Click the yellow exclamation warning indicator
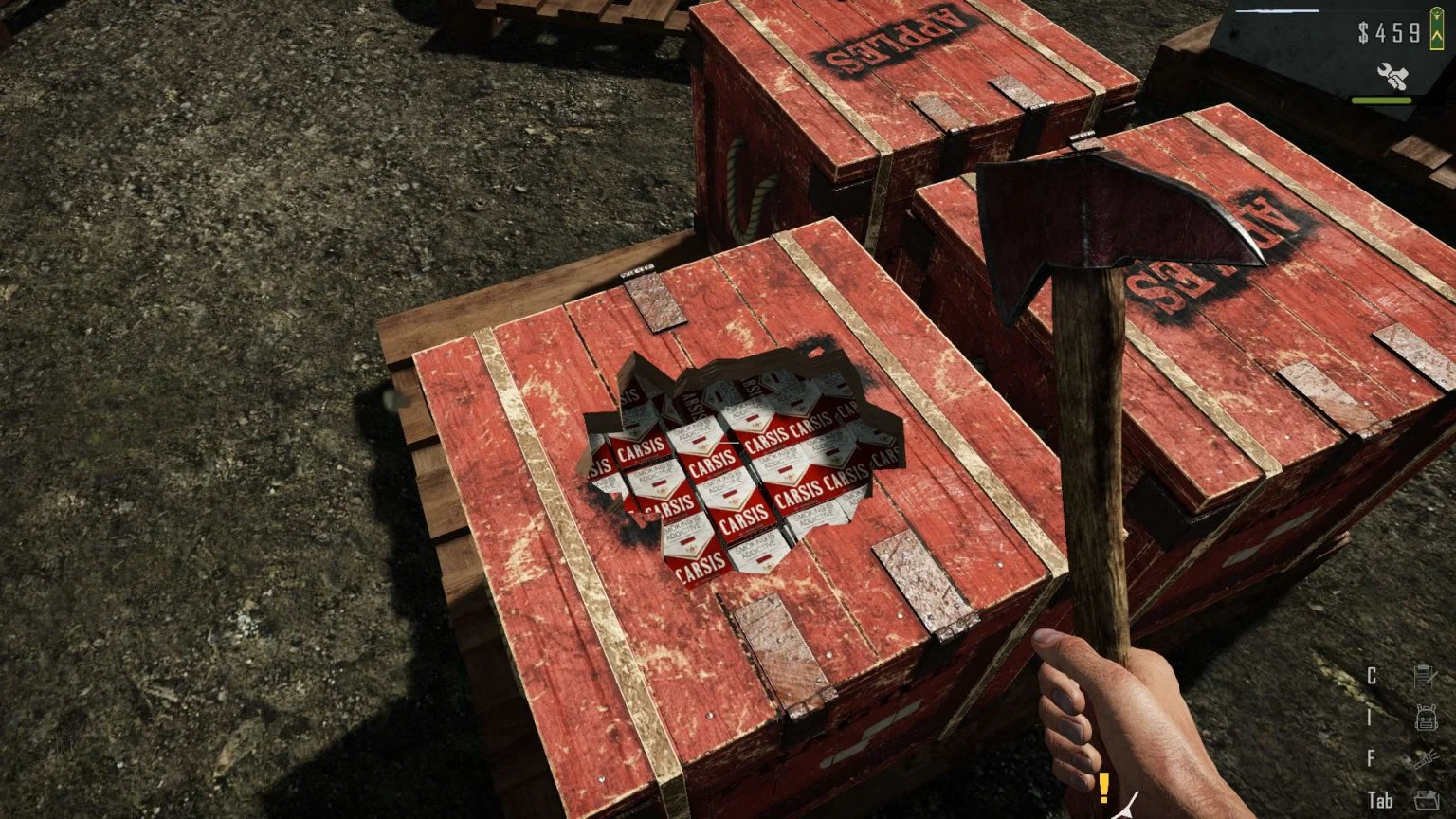The width and height of the screenshot is (1456, 819). [1102, 788]
